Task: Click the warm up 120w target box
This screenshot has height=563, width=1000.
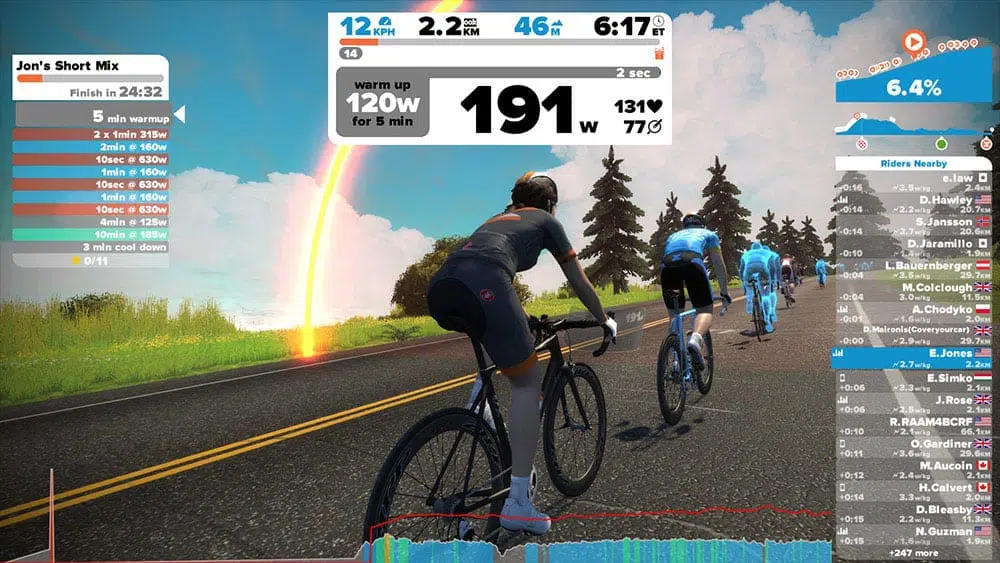Action: [383, 102]
